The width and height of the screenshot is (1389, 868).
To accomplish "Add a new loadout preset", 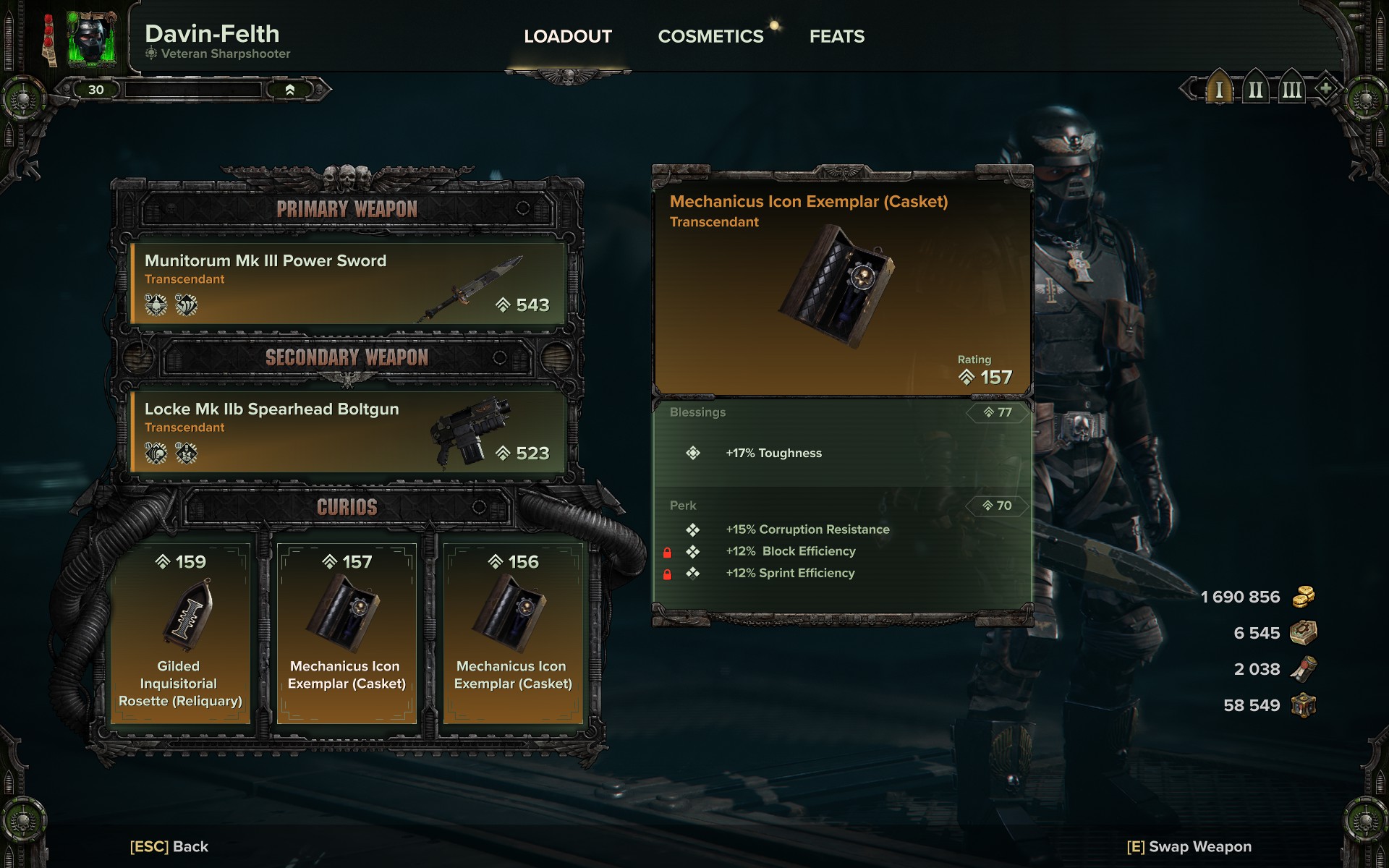I will [x=1325, y=89].
